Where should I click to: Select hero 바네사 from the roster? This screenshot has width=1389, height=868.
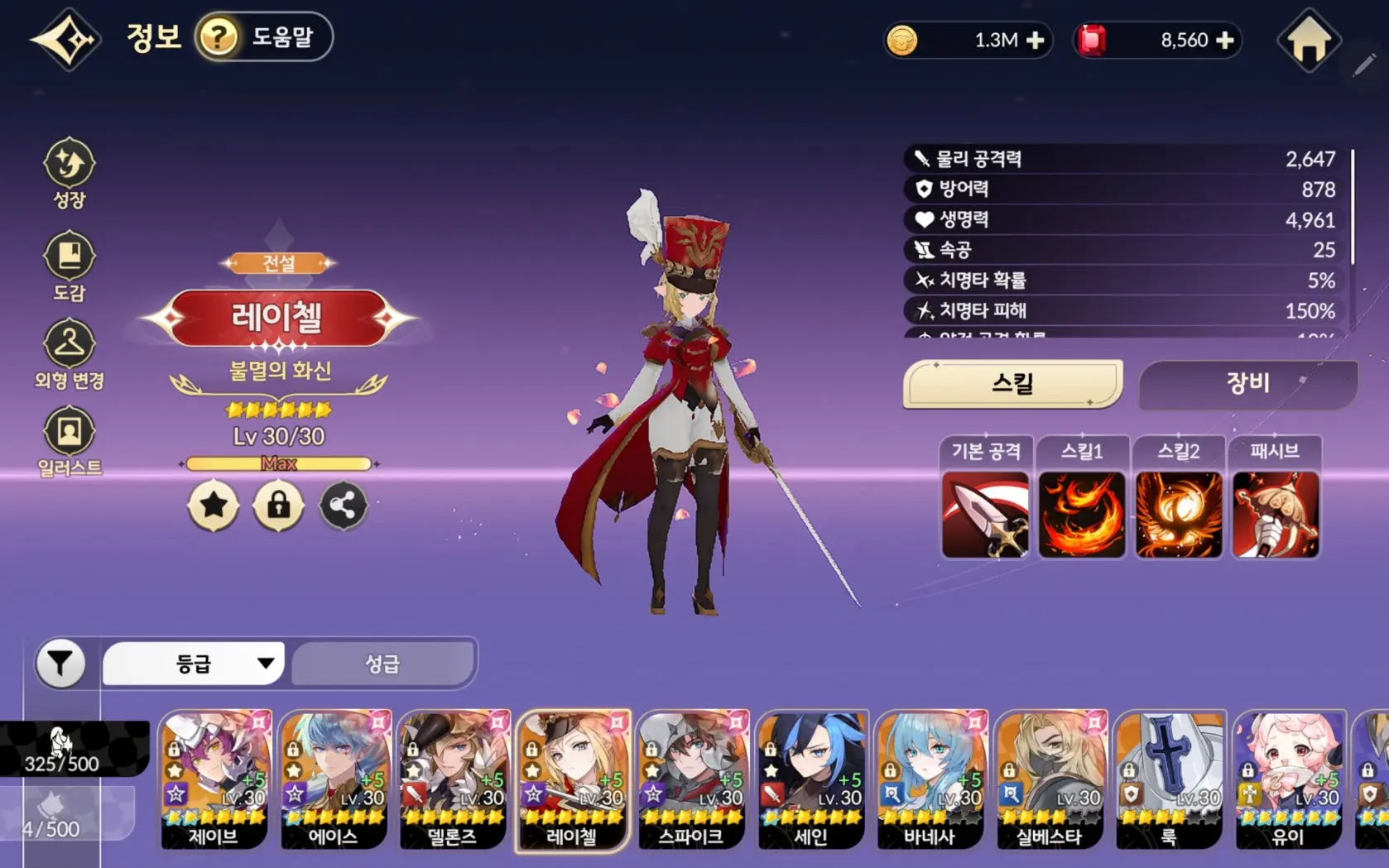(x=930, y=779)
